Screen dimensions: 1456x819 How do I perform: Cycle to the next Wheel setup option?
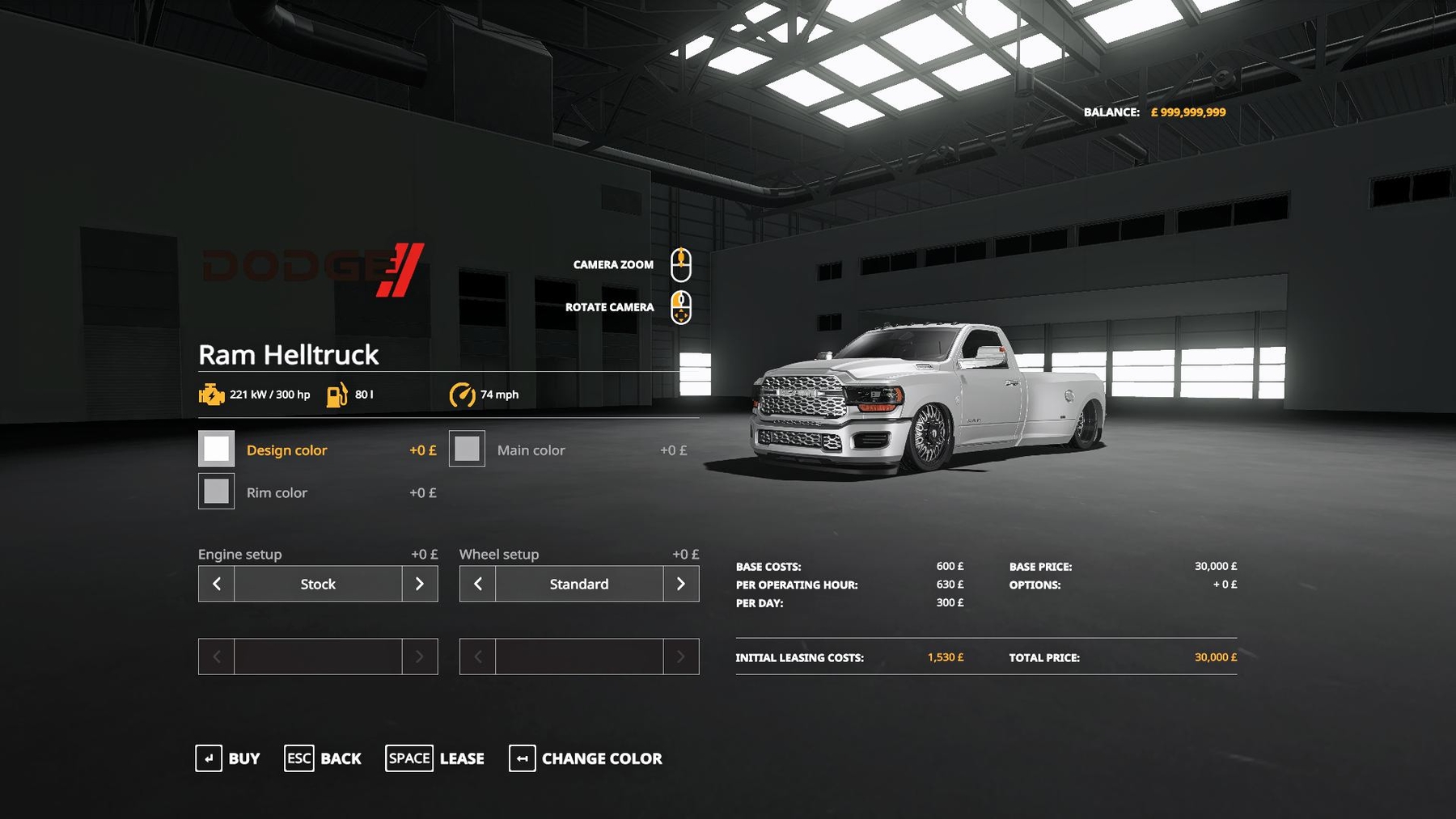click(x=681, y=584)
